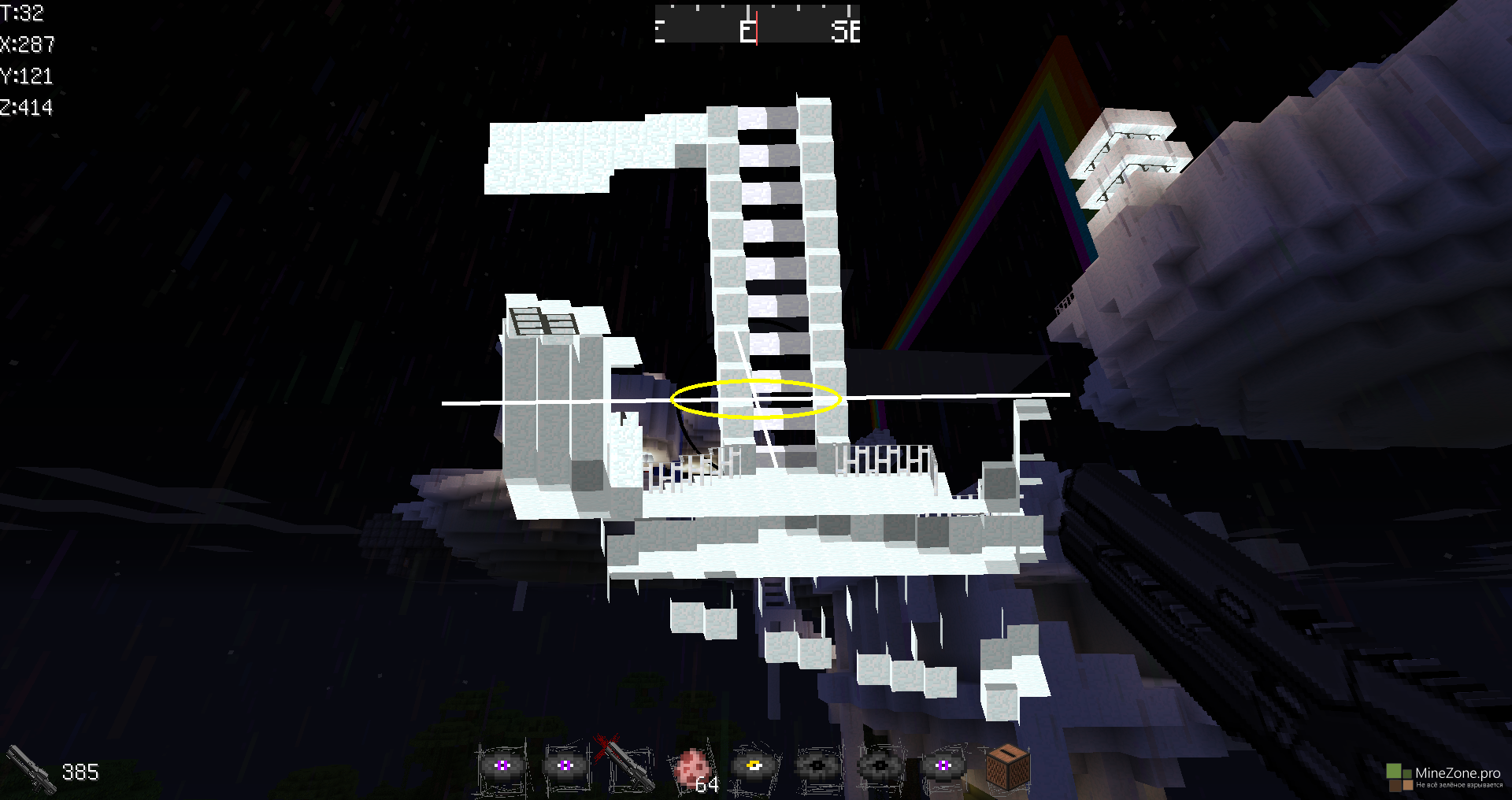1512x800 pixels.
Task: Select the rifle slot in the hotbar
Action: point(628,765)
